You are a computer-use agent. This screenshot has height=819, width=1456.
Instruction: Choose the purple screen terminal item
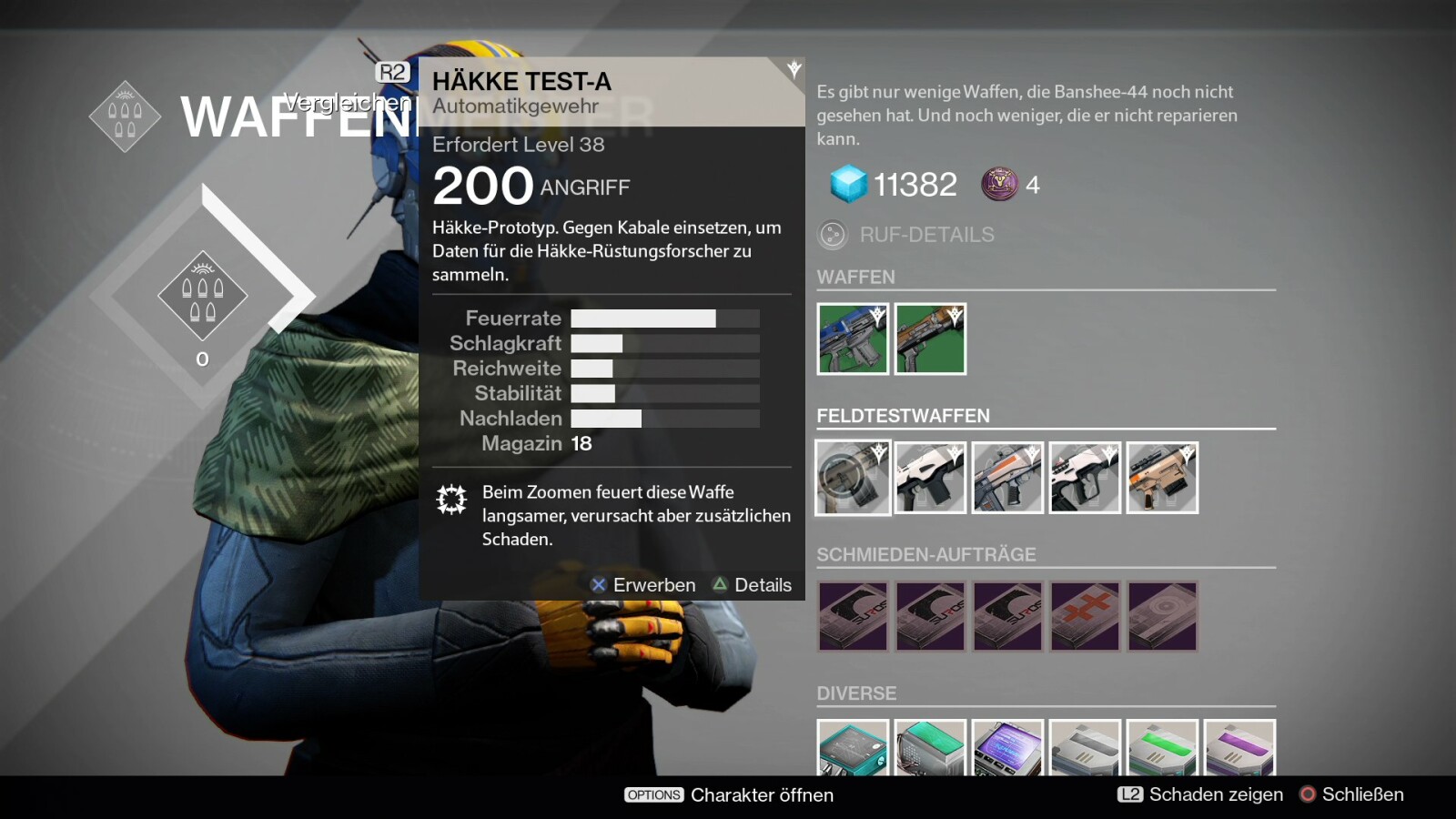click(1007, 748)
